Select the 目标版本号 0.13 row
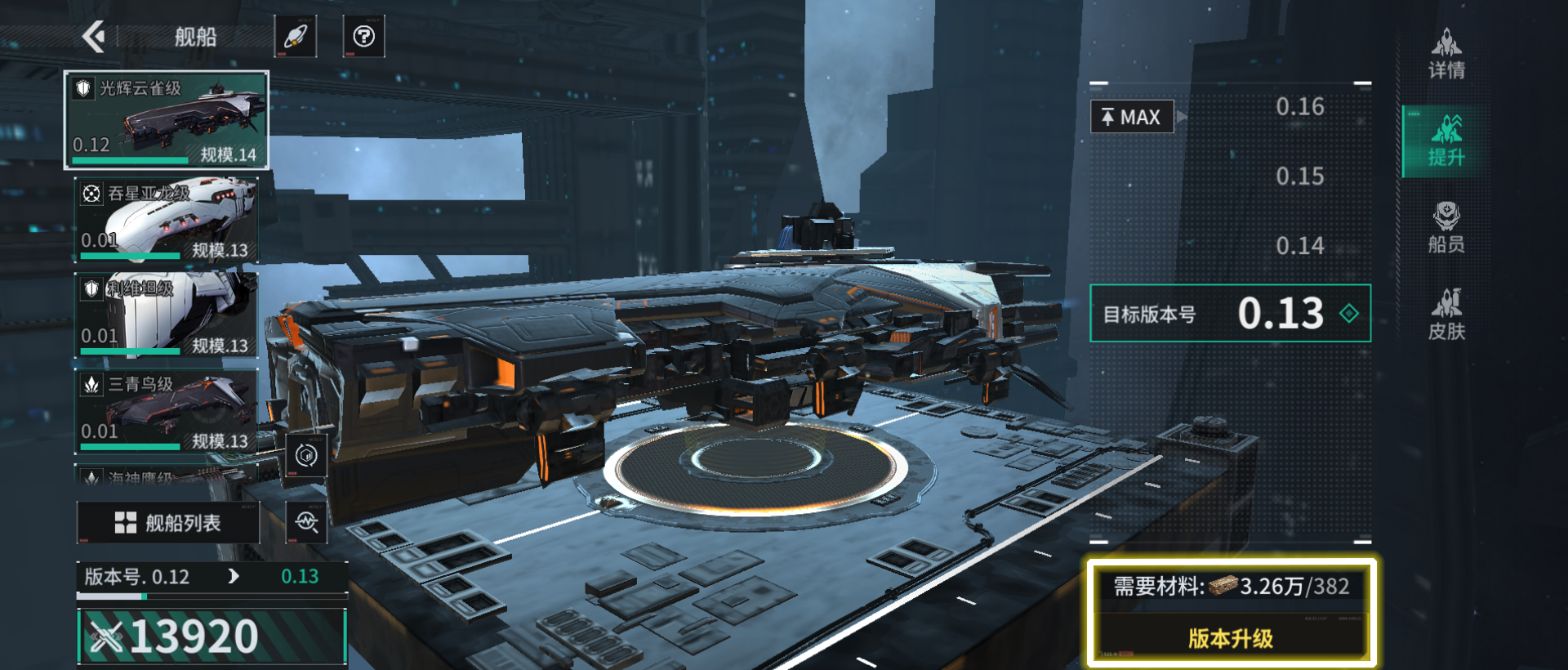 1230,313
